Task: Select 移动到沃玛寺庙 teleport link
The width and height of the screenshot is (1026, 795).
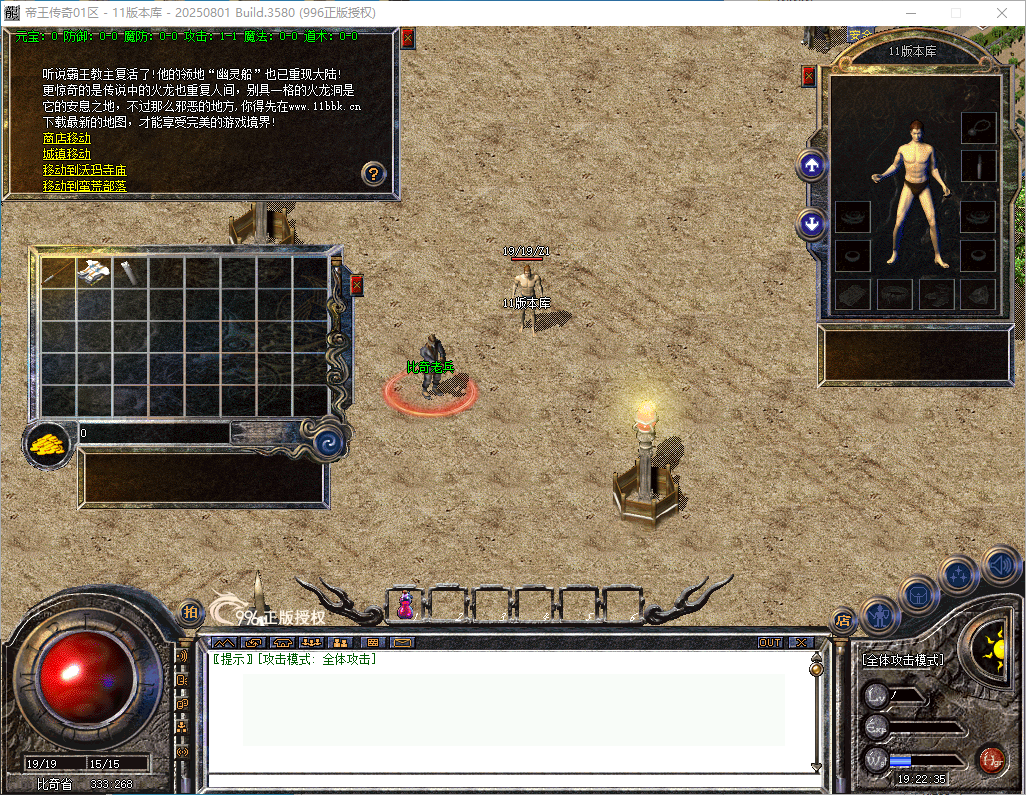Action: (x=84, y=170)
